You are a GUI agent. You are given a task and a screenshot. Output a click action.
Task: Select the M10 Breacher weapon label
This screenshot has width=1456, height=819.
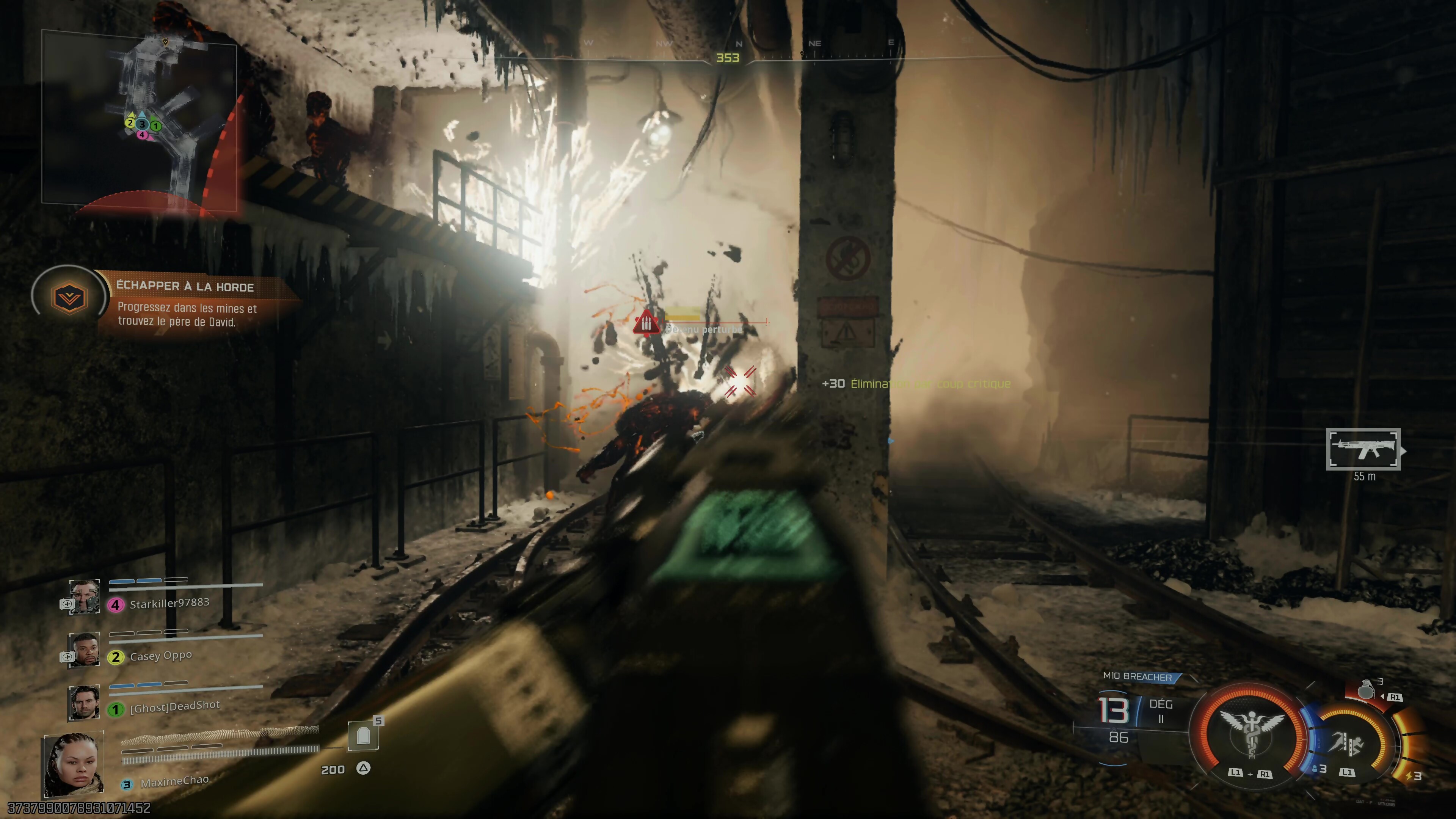1137,676
